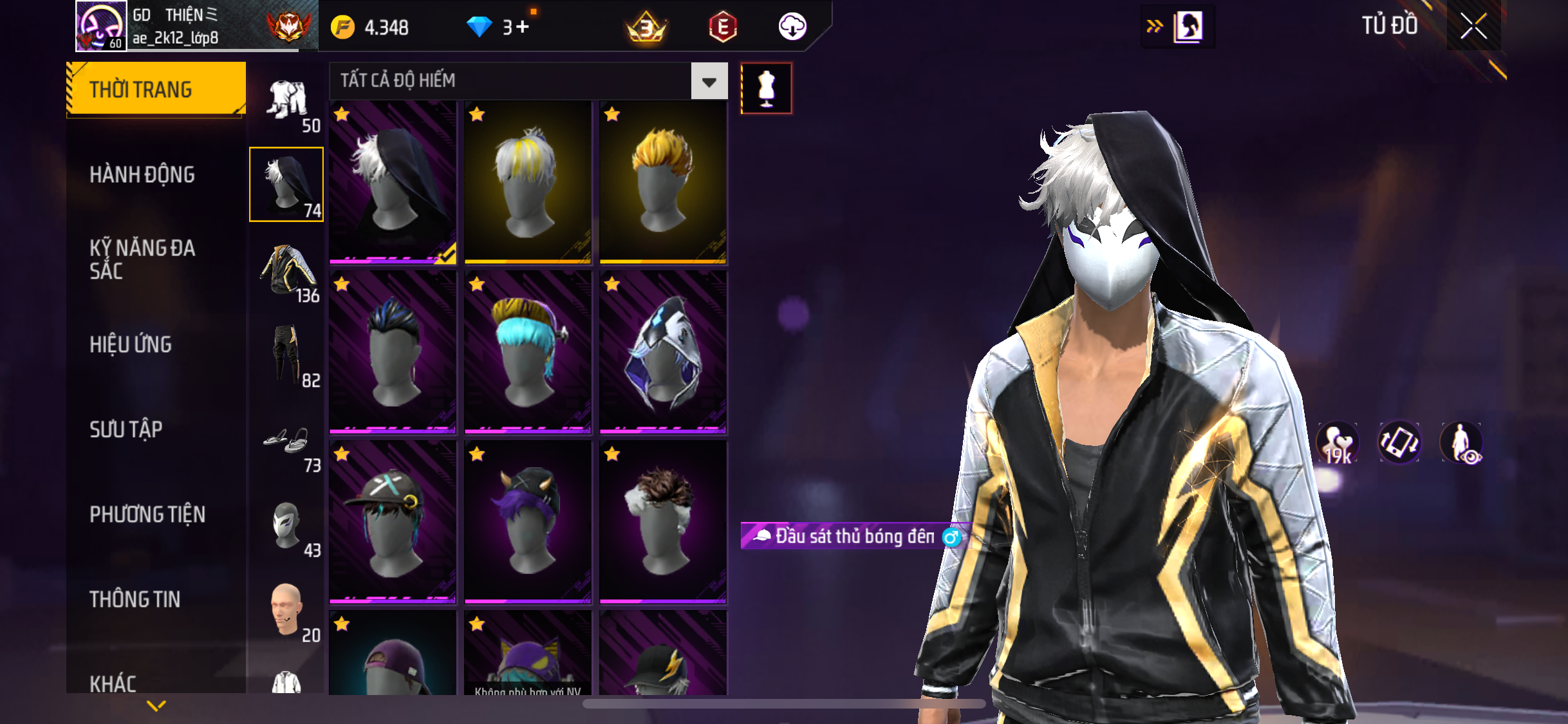Open the pants subcategory showing 82
Image resolution: width=1568 pixels, height=724 pixels.
[287, 355]
